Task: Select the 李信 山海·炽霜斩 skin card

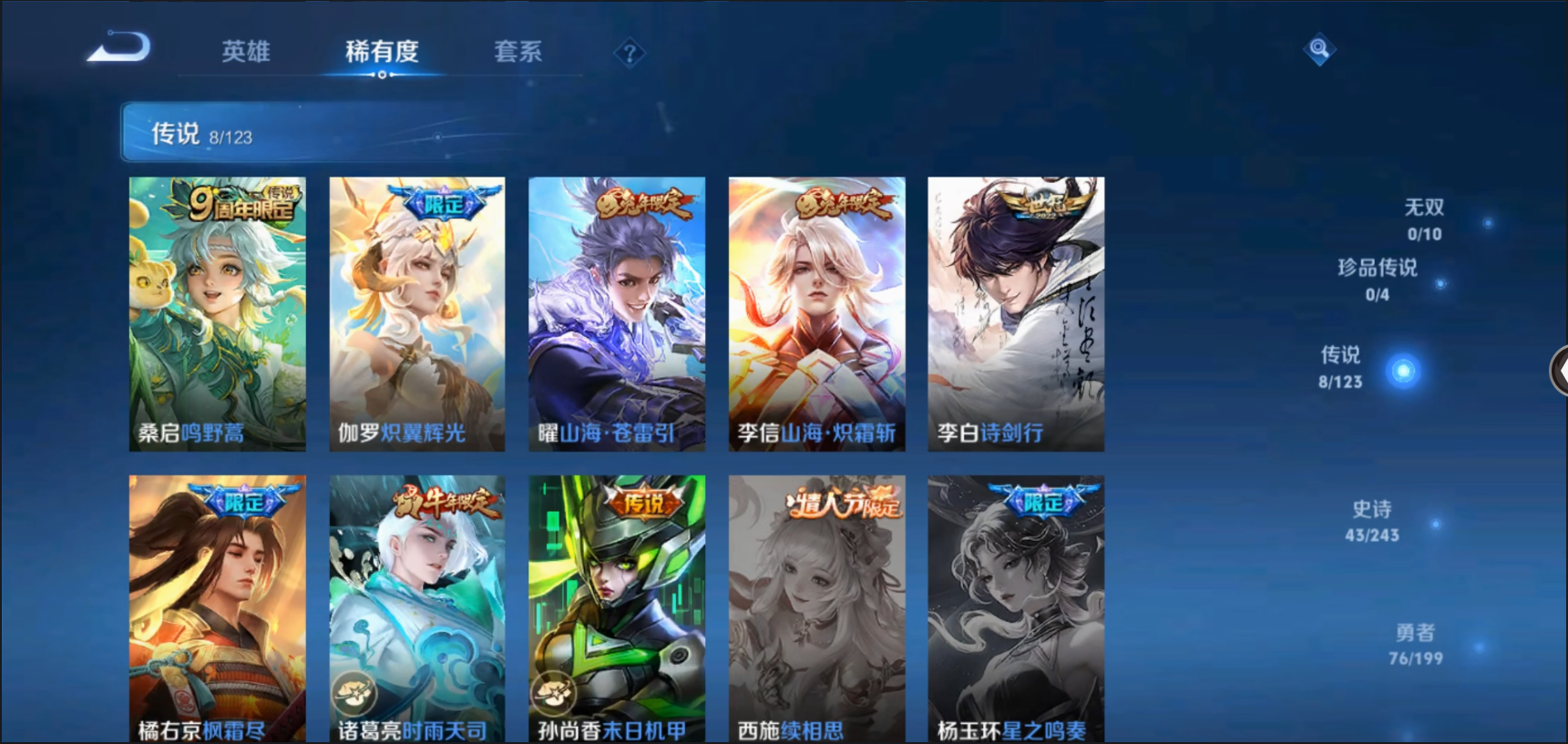Action: pos(816,313)
